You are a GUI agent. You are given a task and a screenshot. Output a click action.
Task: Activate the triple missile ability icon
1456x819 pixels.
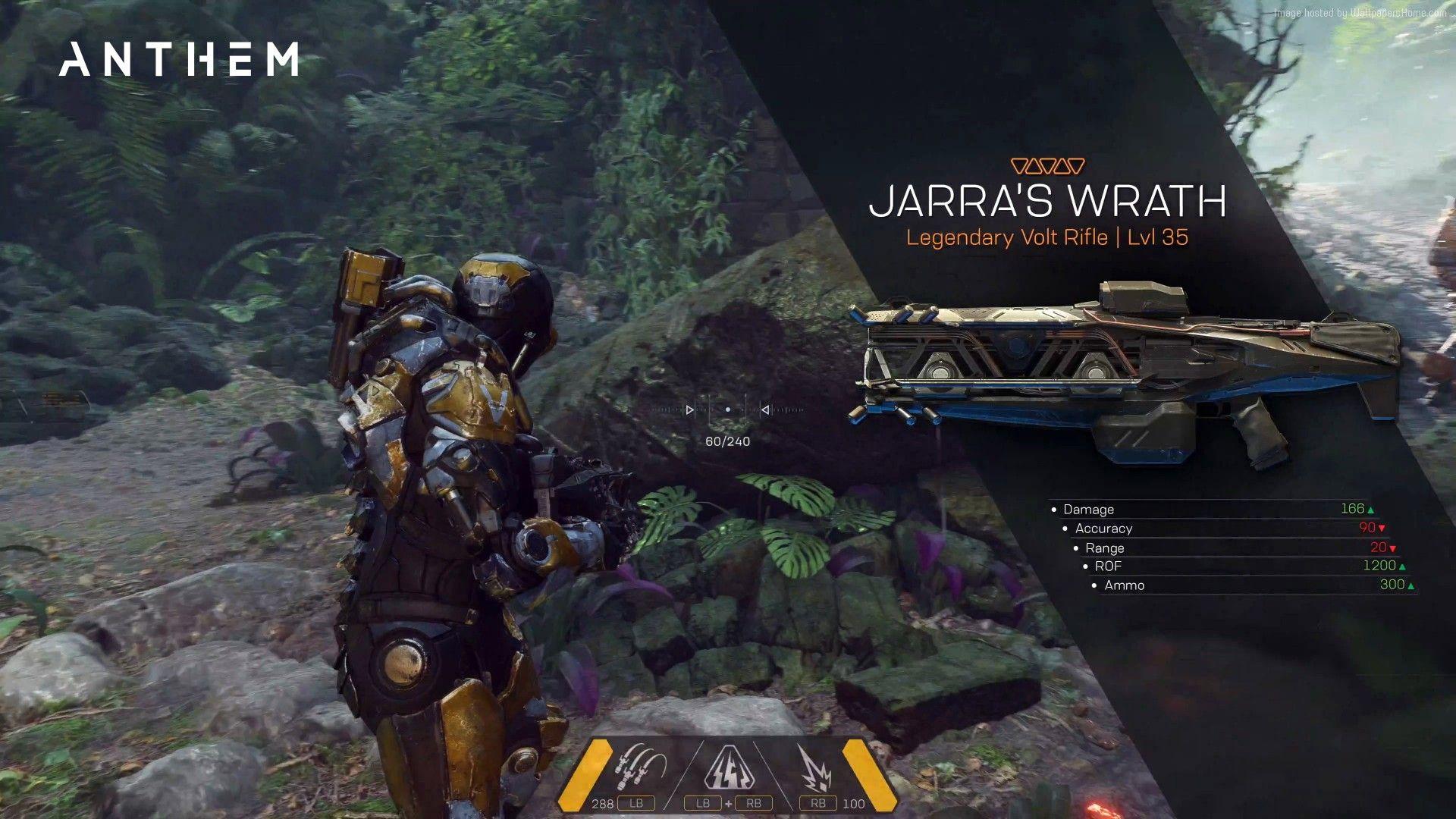point(641,770)
